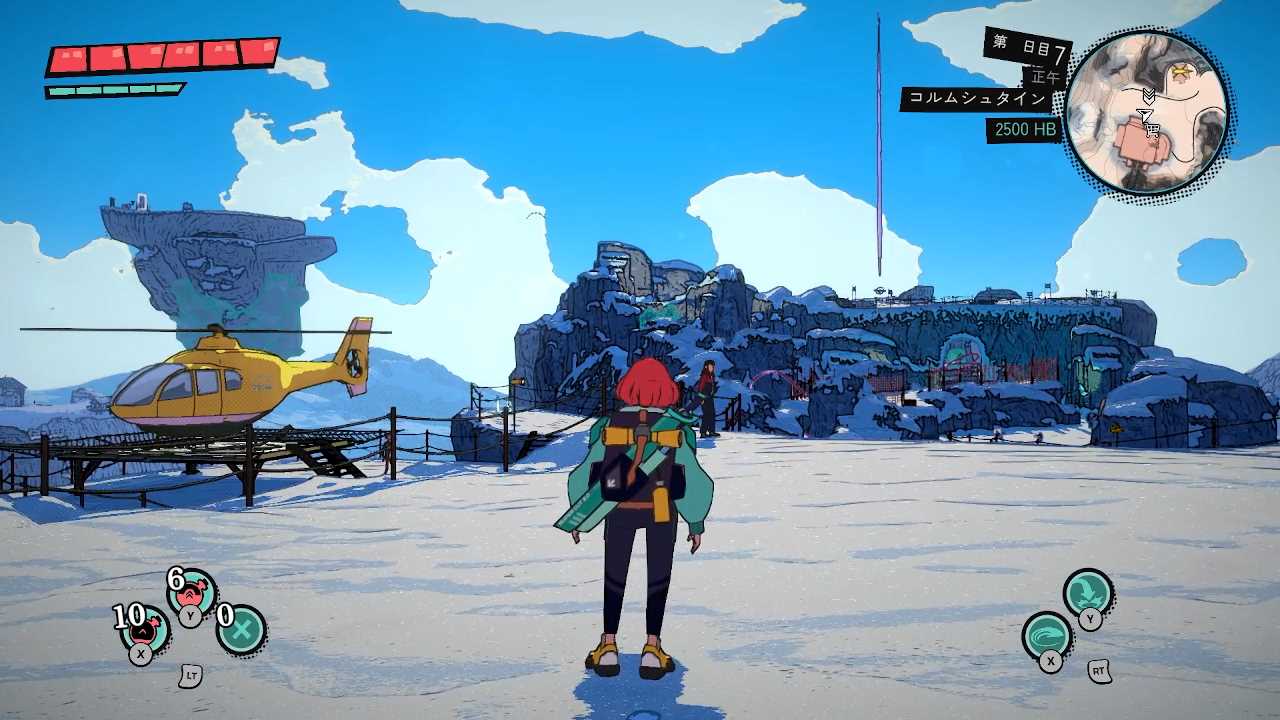The width and height of the screenshot is (1280, 720).
Task: Open the circular minimap
Action: (1146, 112)
